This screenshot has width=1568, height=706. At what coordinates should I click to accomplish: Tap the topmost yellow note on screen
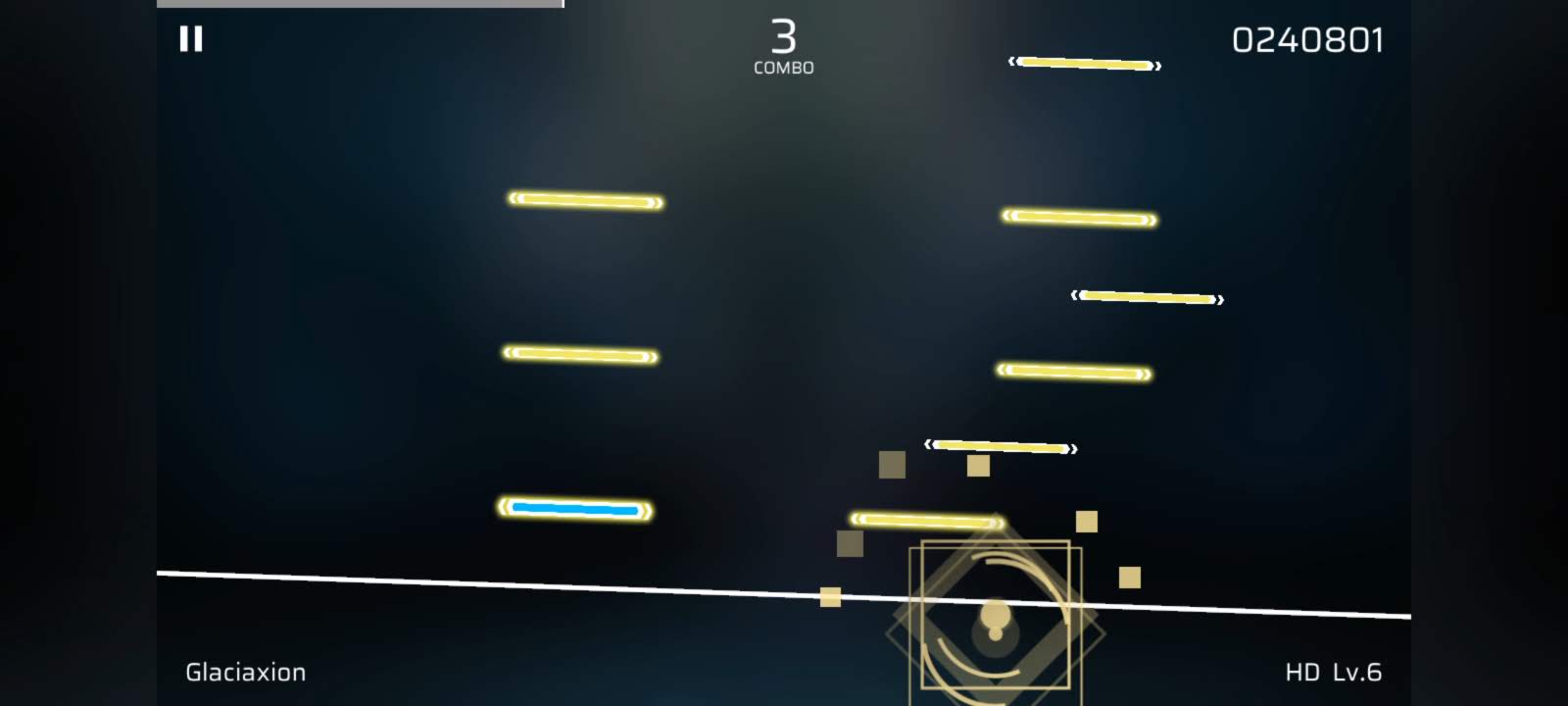(x=1083, y=63)
